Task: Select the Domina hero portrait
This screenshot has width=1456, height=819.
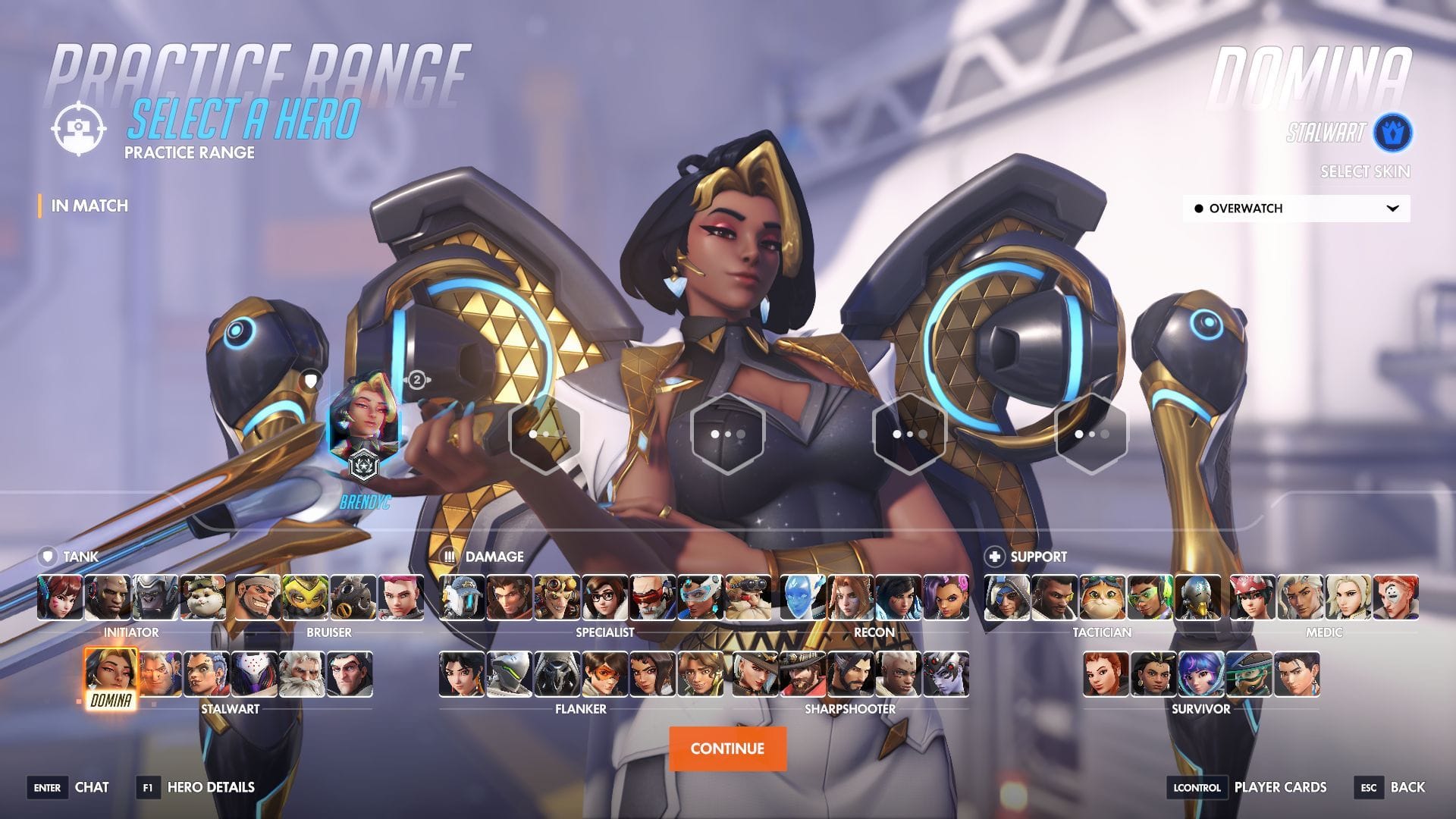Action: point(111,674)
